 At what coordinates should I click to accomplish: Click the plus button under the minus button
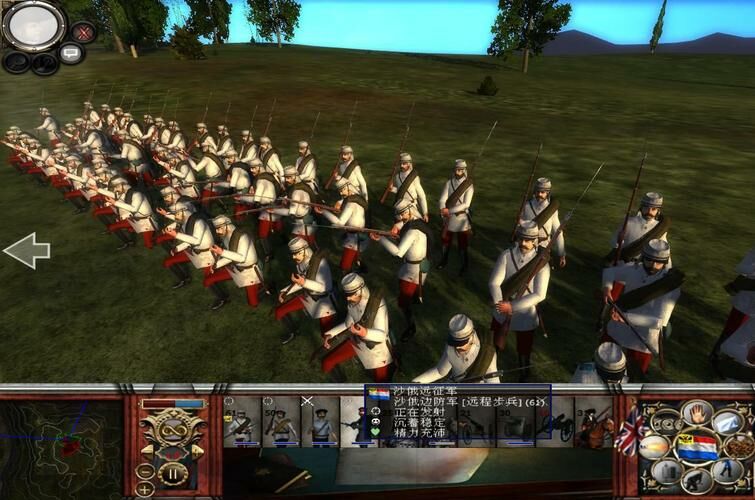click(x=146, y=489)
